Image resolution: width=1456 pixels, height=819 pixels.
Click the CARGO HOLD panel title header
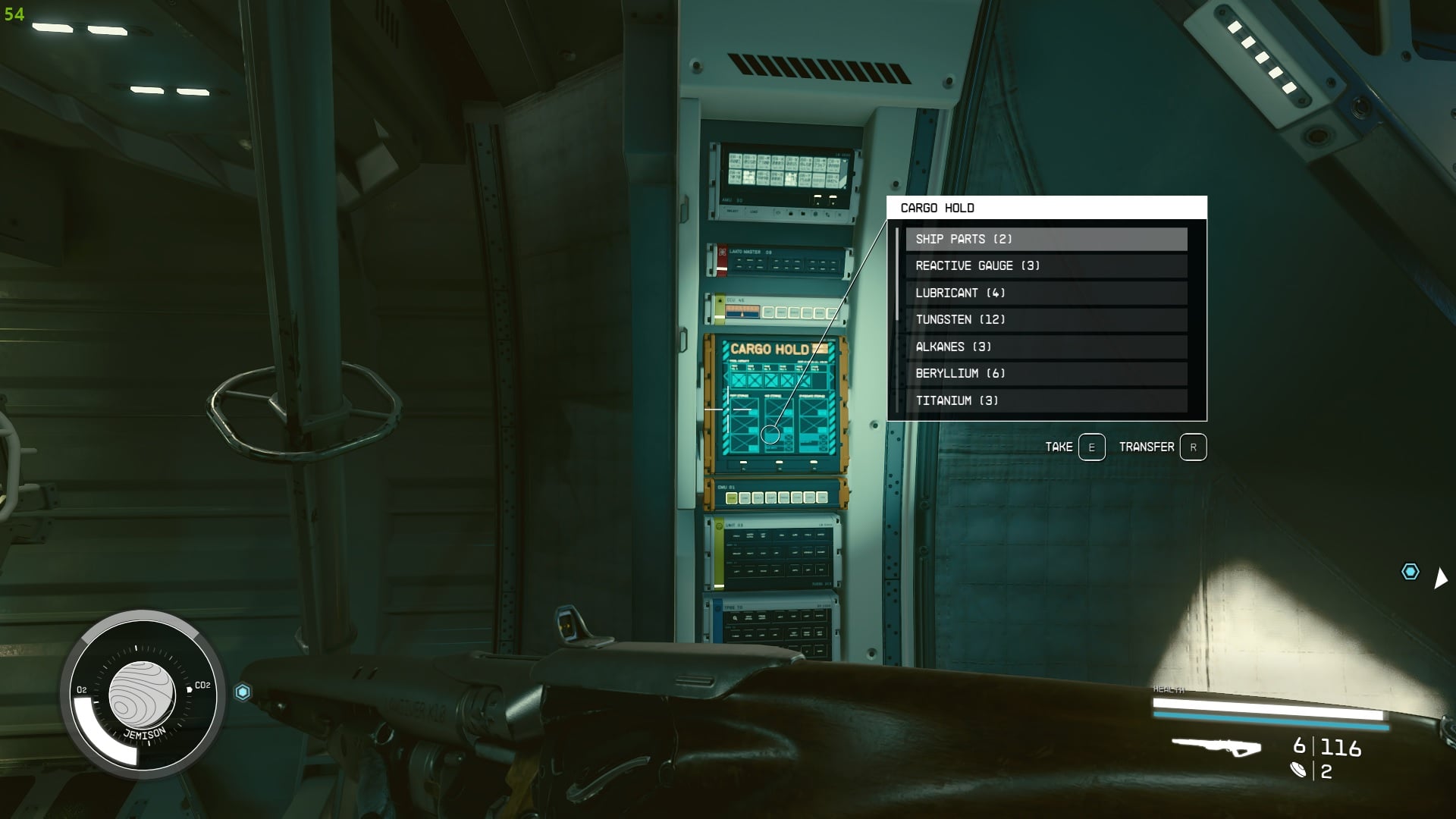939,207
